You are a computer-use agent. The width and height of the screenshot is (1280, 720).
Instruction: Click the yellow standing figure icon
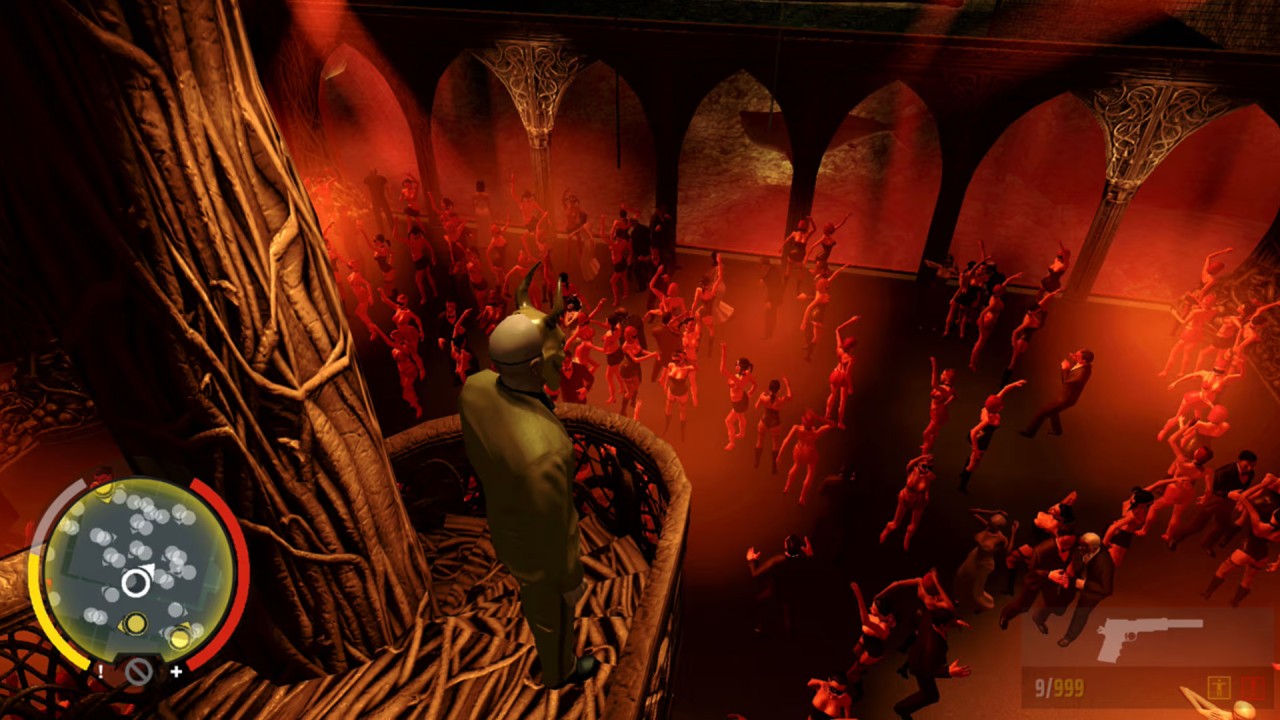(x=1218, y=688)
